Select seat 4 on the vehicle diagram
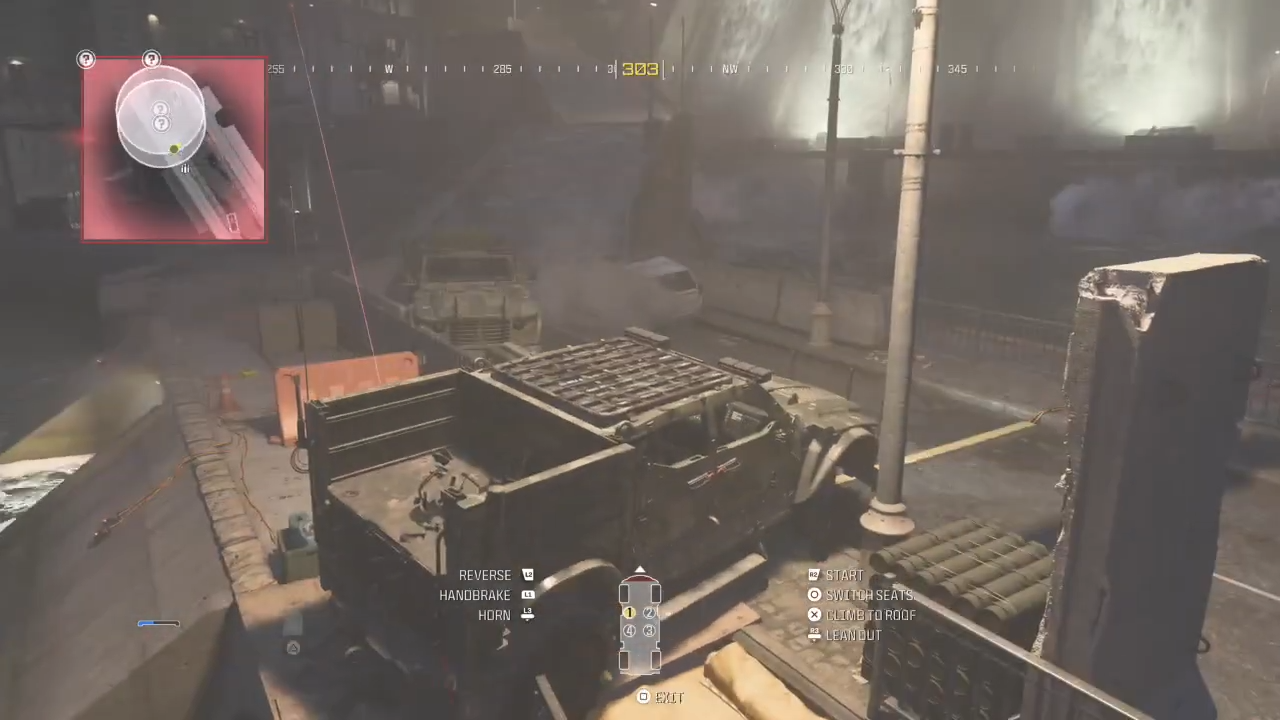 pos(630,631)
